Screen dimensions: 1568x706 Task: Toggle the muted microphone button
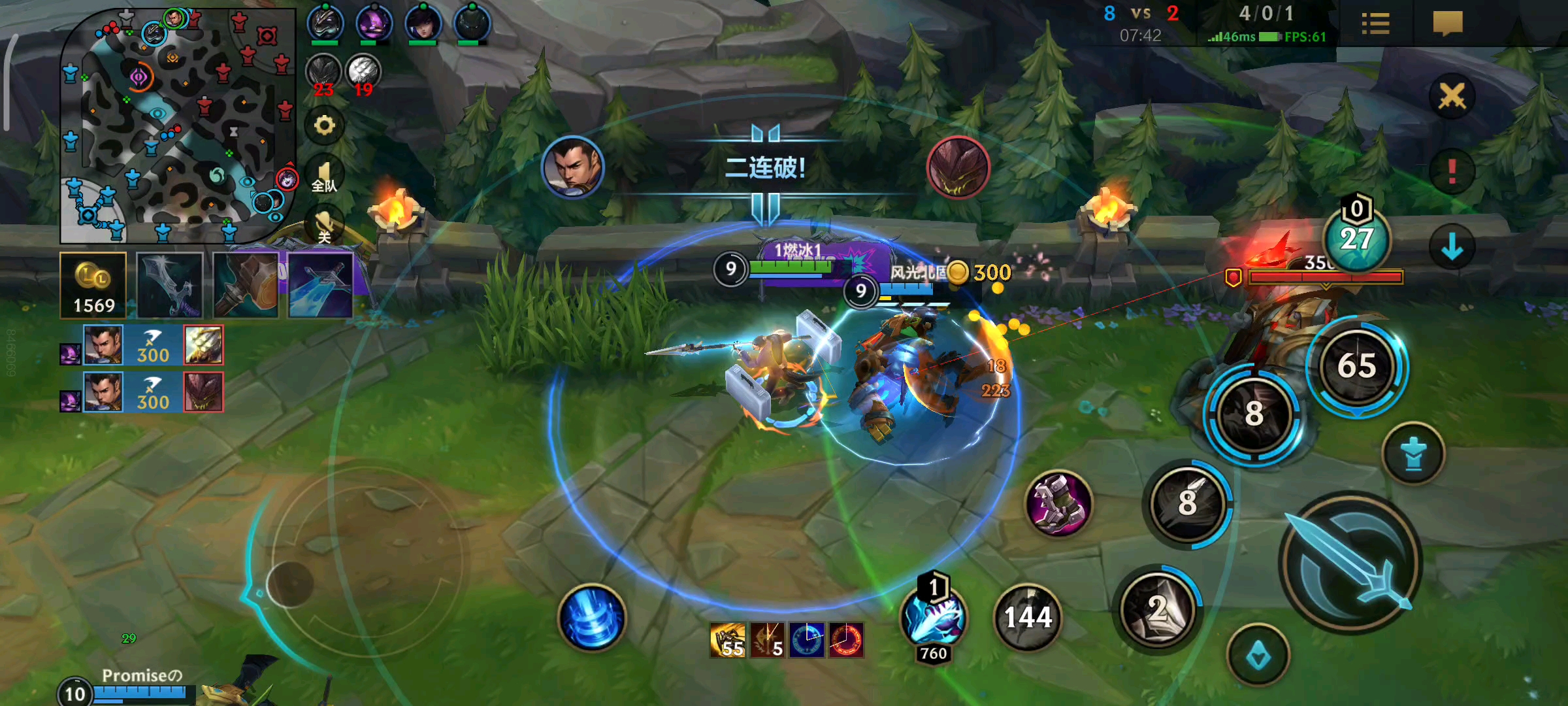point(324,224)
